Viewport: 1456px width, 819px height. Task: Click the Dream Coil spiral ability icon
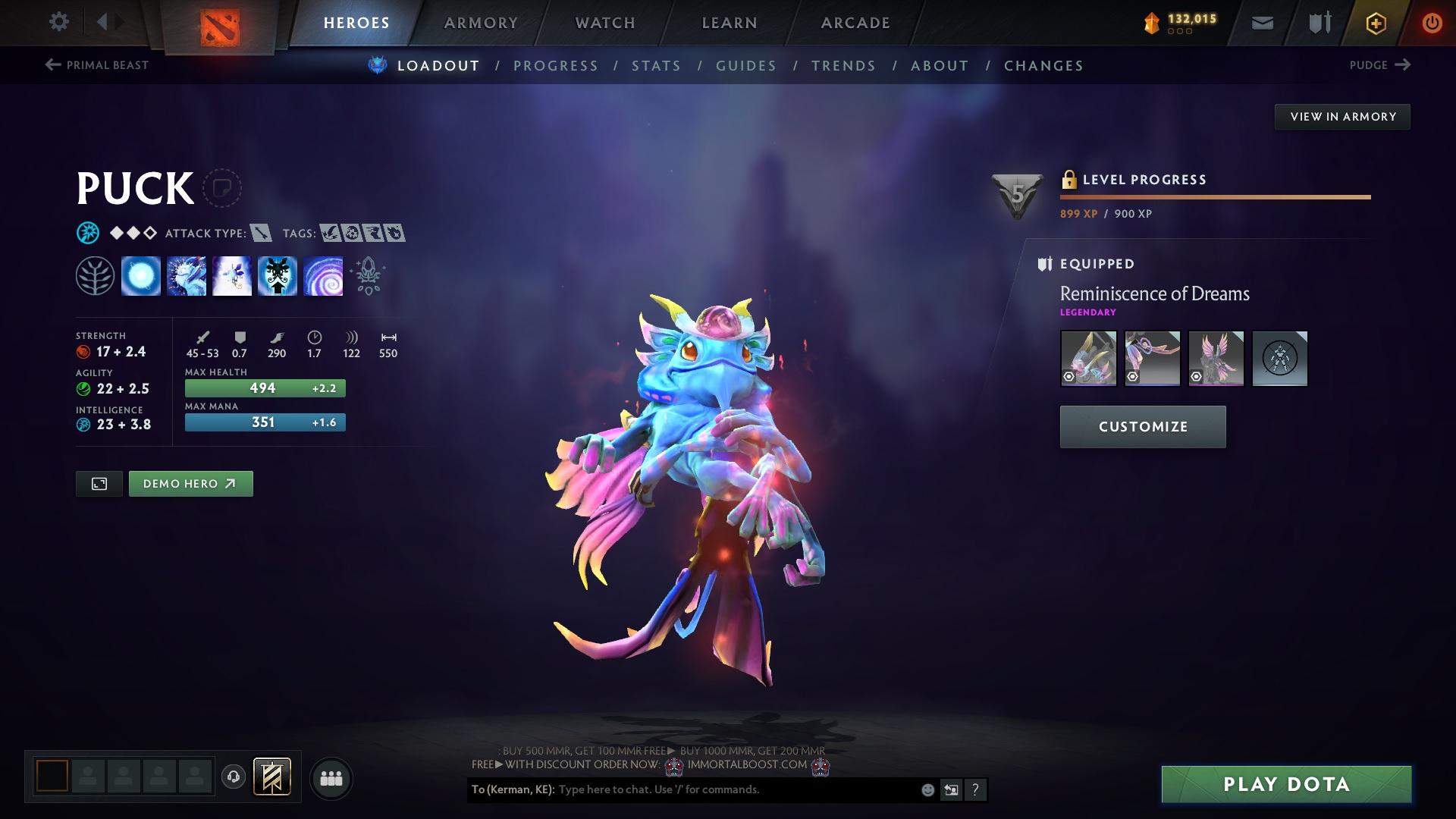pyautogui.click(x=322, y=276)
